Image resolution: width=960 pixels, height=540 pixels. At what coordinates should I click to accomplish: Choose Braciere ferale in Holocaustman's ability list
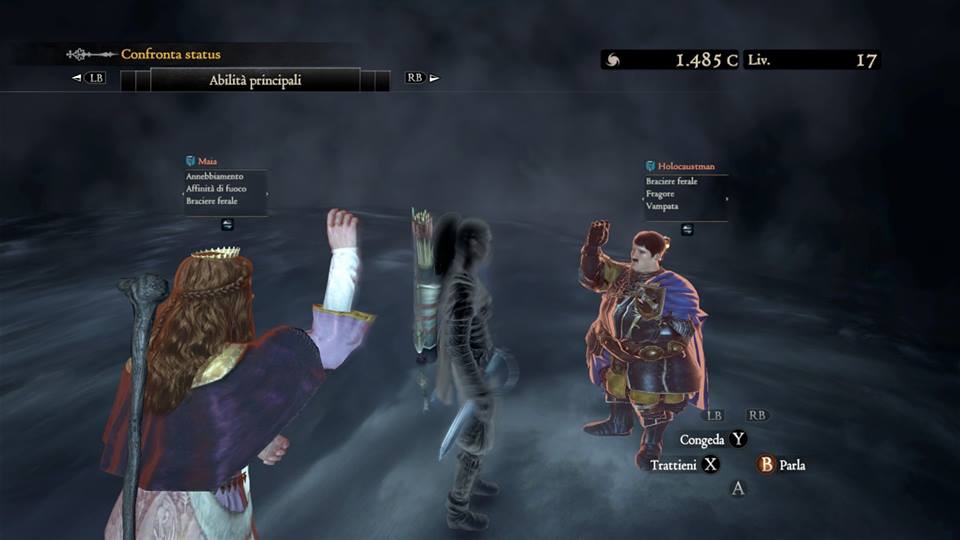point(672,181)
